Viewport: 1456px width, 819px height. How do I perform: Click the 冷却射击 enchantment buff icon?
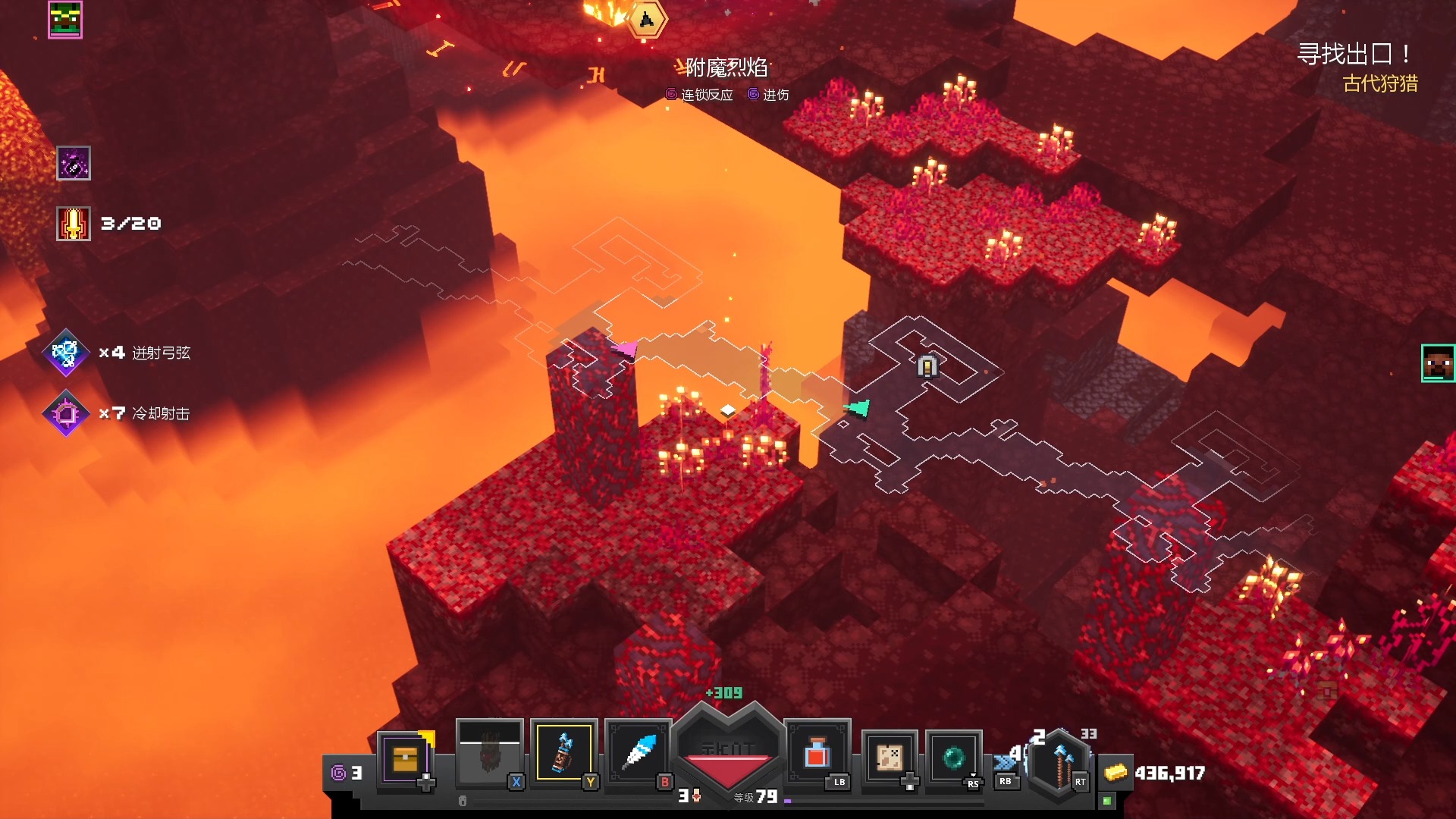coord(66,413)
